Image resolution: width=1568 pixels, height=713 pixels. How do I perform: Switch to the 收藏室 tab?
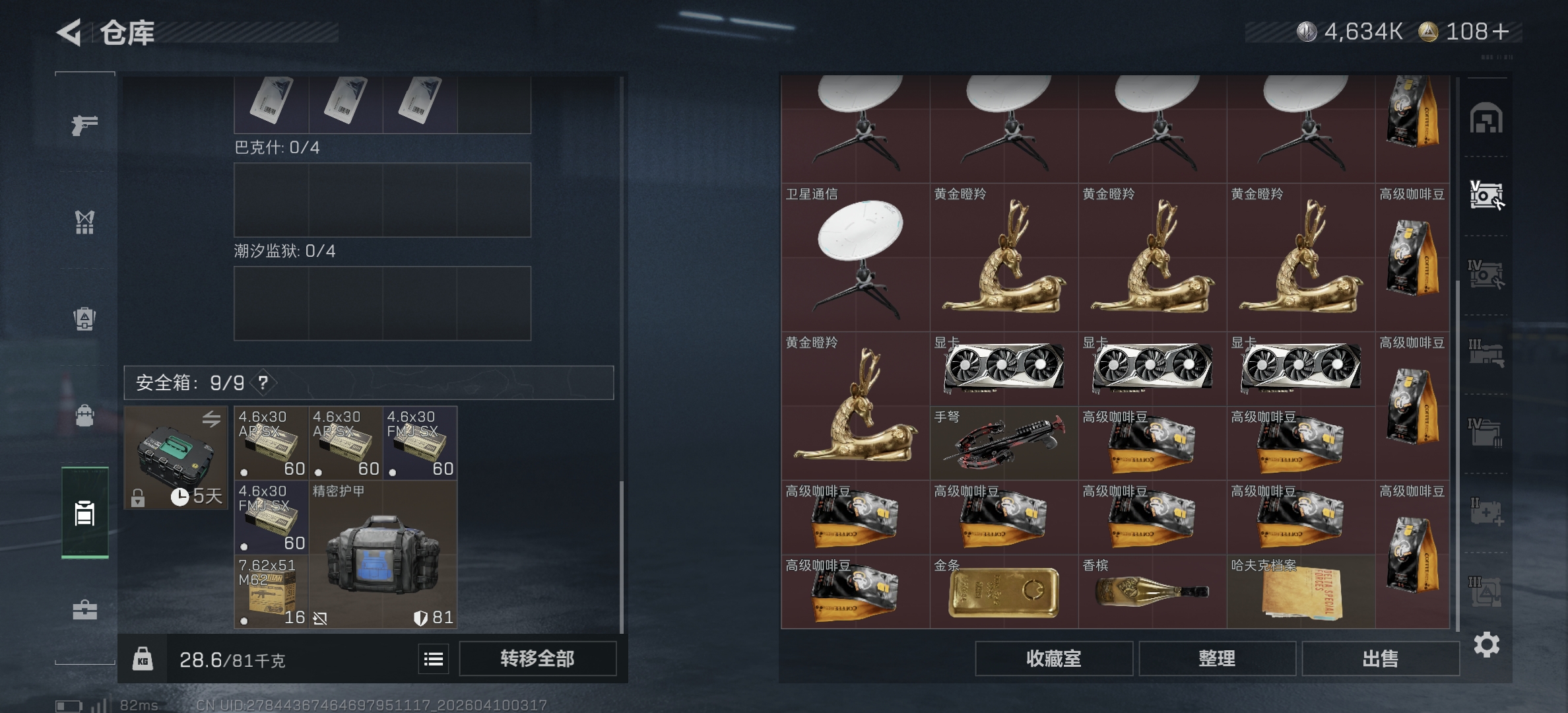click(1054, 658)
